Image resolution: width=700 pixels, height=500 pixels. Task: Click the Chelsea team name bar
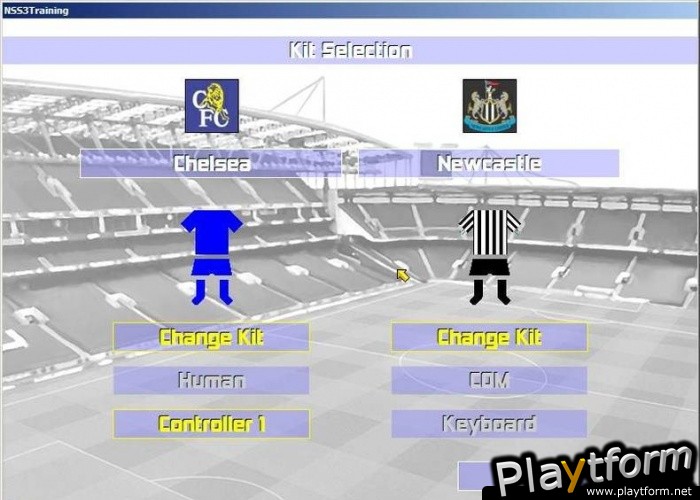211,163
